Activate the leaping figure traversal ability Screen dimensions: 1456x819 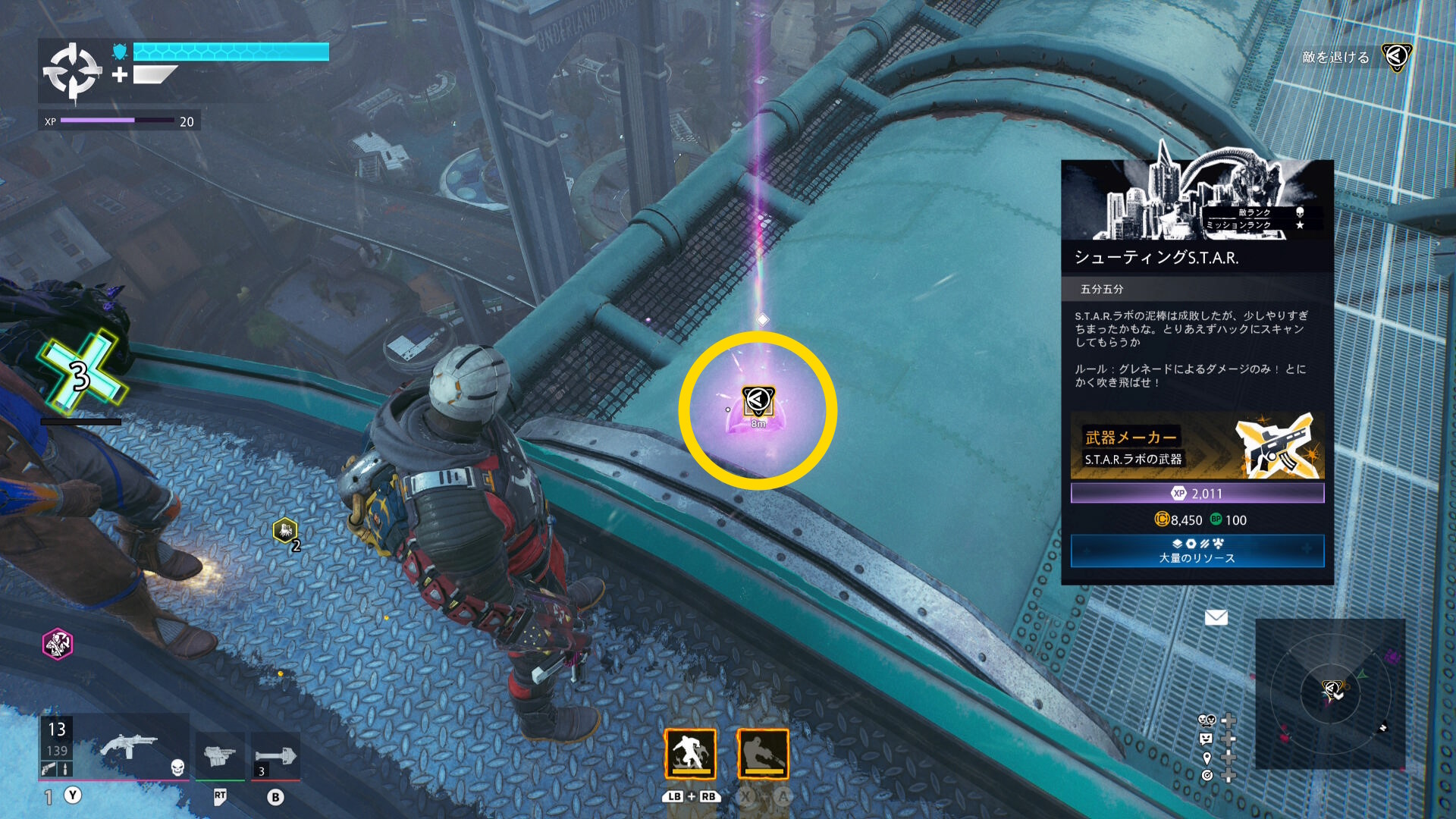point(690,754)
